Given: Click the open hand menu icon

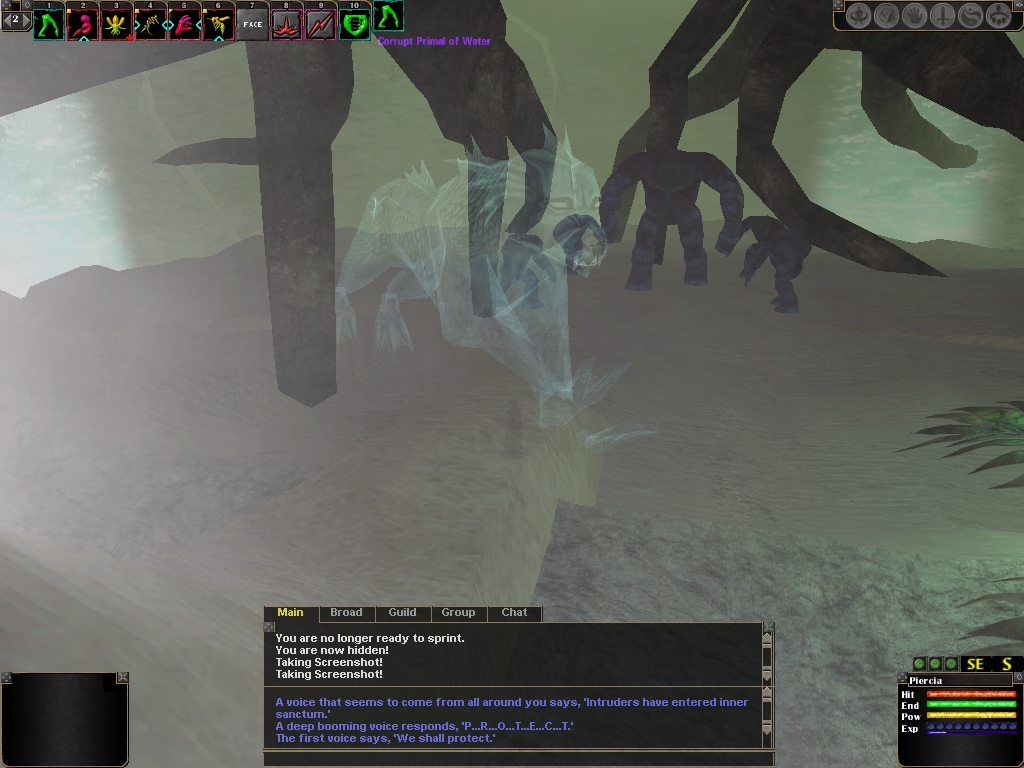Looking at the screenshot, I should (915, 16).
